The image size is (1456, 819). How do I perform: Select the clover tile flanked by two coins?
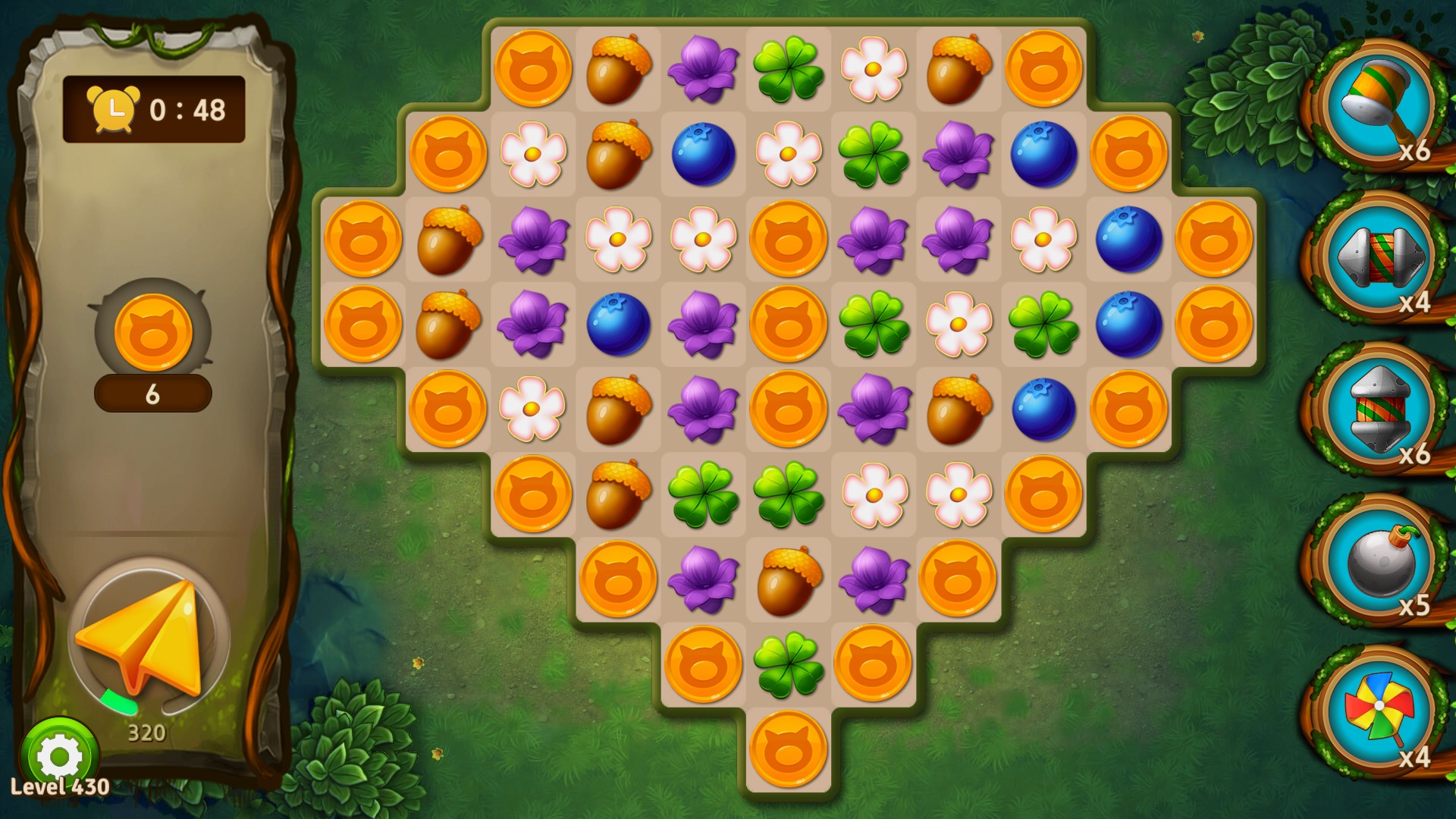[788, 665]
